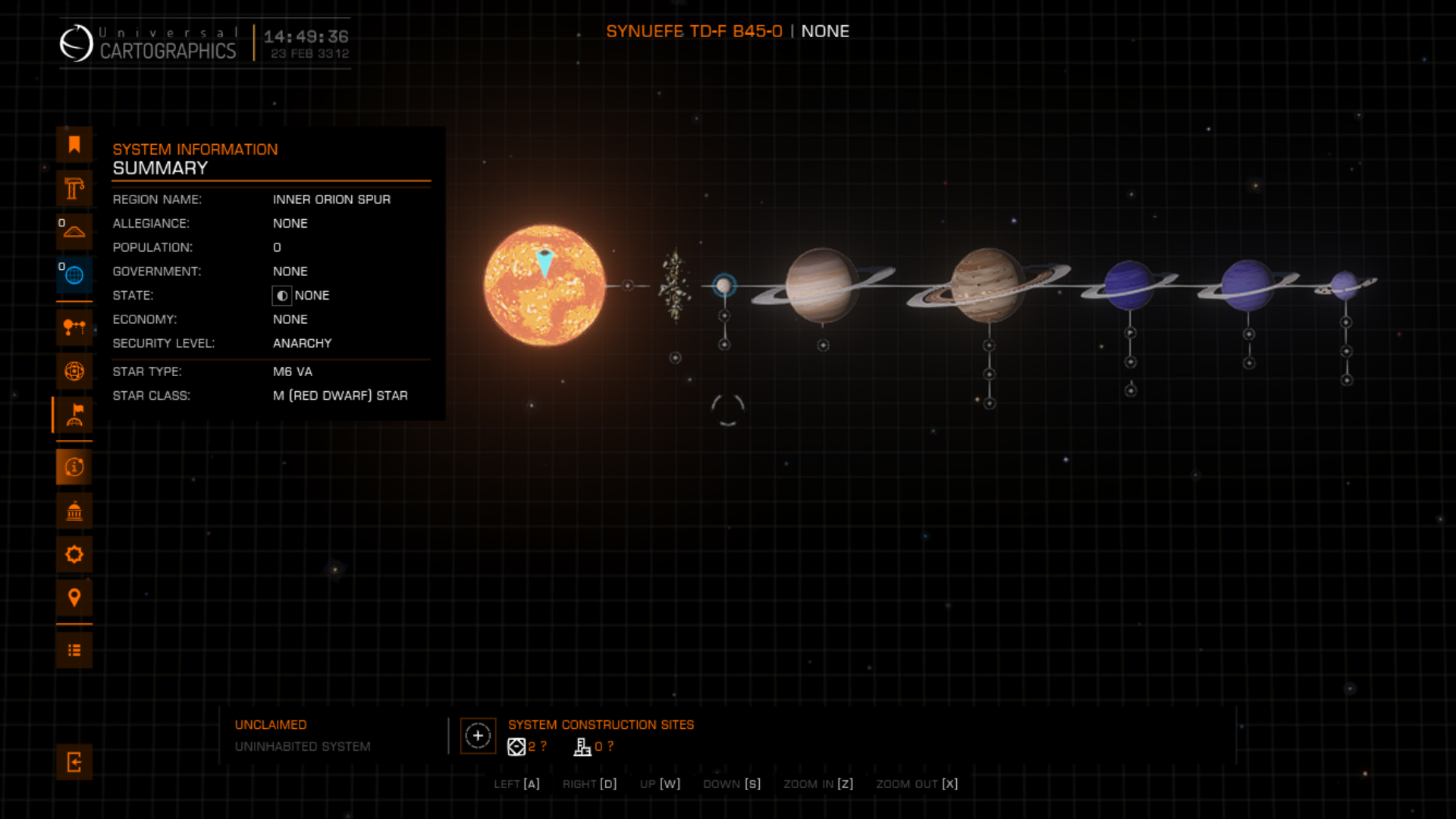
Task: Select the blue globe tab
Action: tap(74, 275)
